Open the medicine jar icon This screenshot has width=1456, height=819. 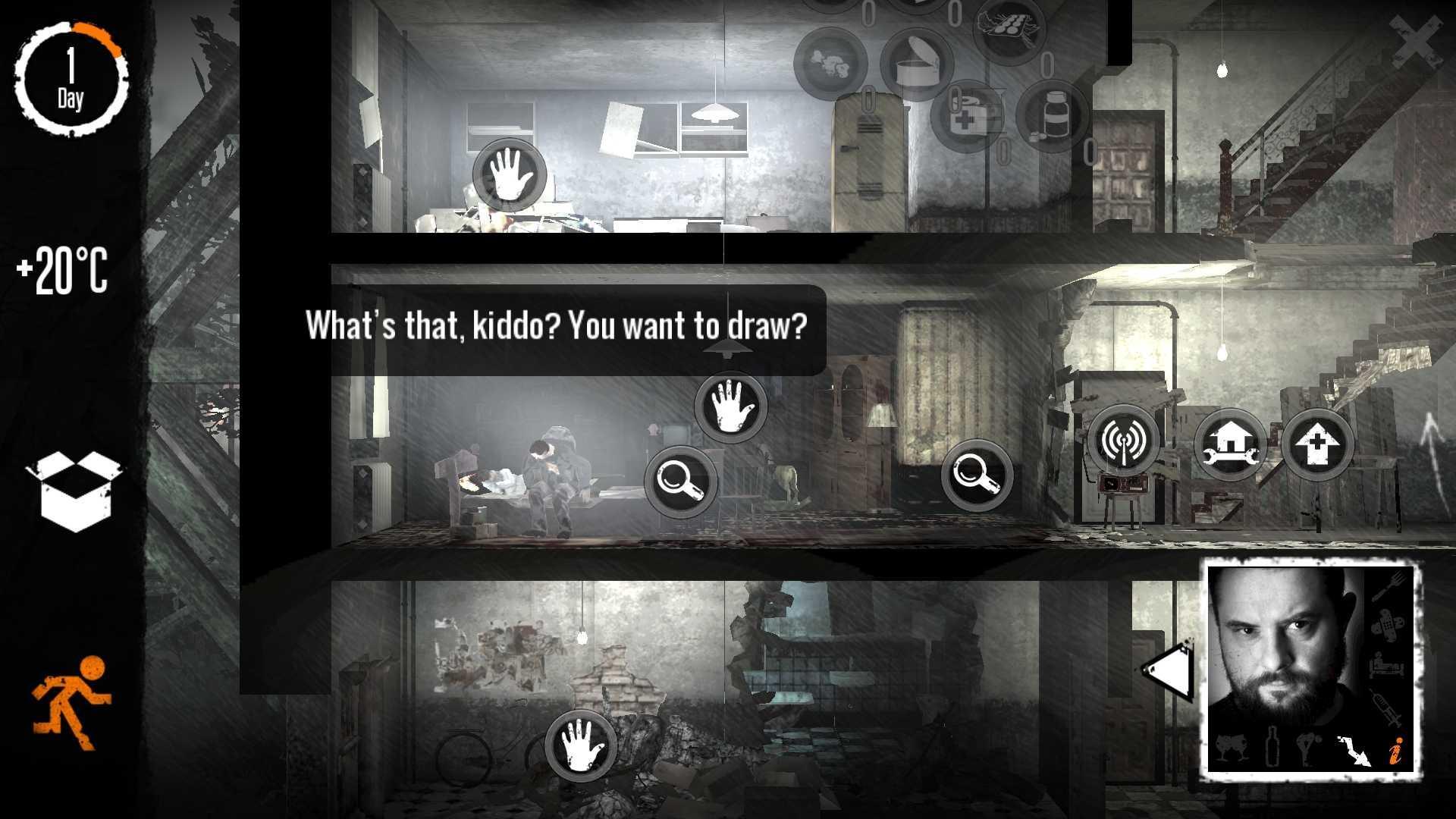point(1052,114)
